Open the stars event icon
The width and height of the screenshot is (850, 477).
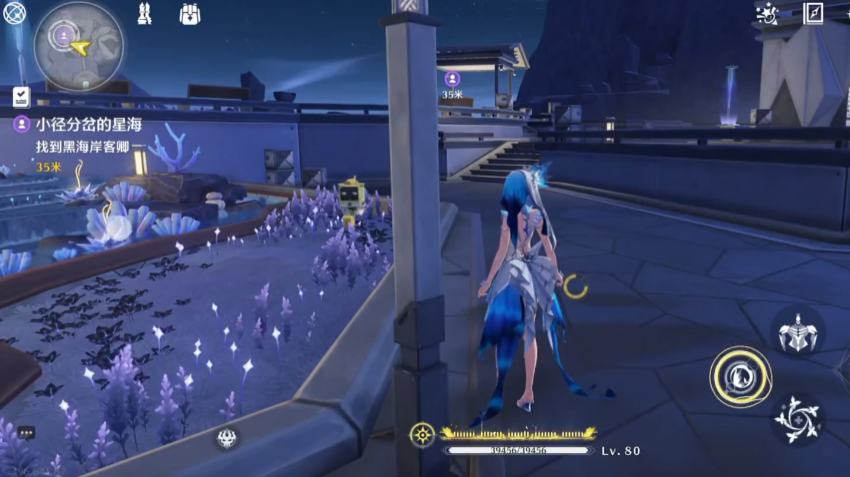768,13
